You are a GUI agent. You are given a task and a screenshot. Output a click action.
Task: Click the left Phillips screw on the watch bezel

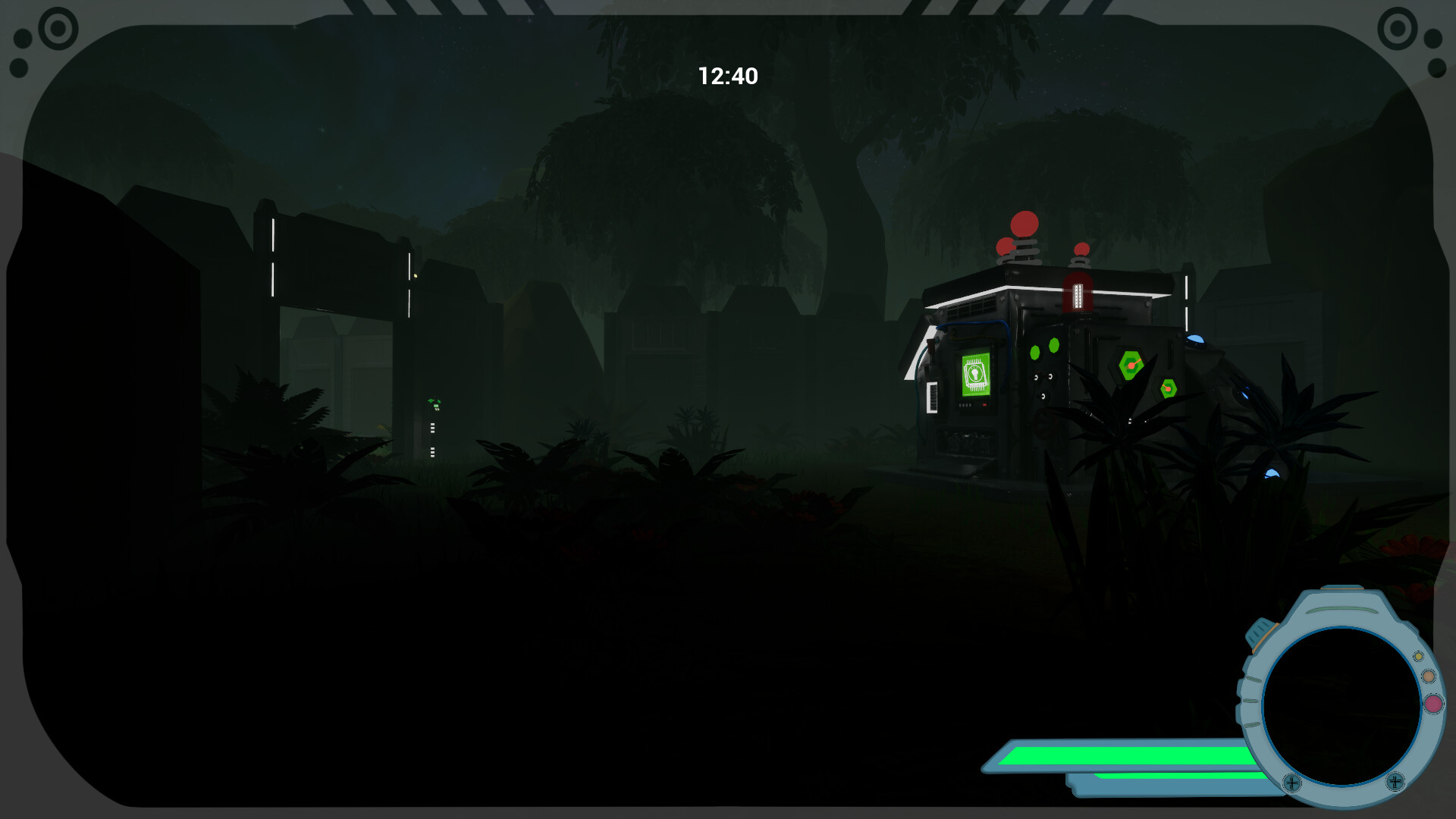click(1292, 783)
